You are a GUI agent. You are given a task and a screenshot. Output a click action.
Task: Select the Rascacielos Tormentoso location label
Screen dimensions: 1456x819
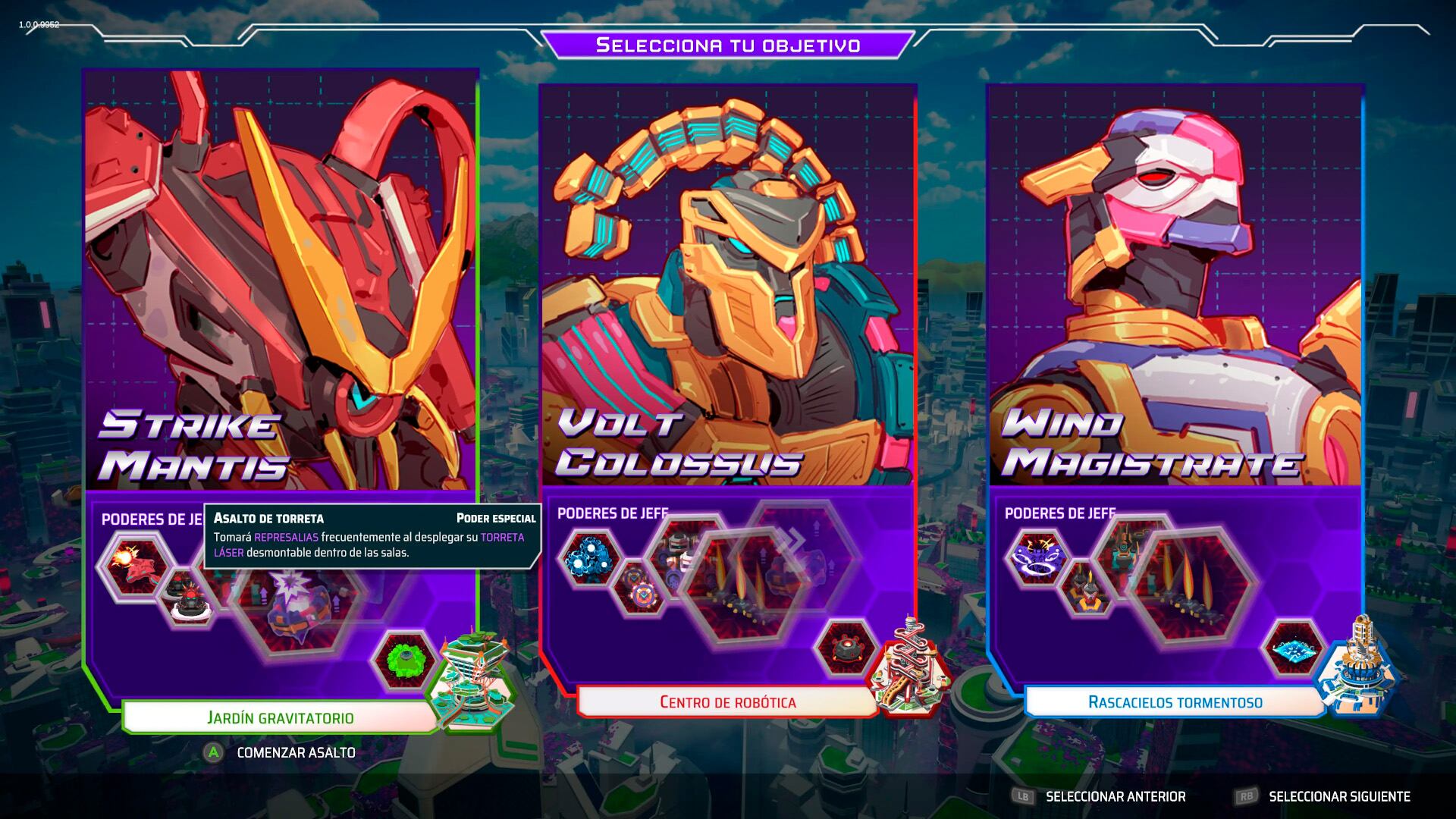[x=1175, y=702]
